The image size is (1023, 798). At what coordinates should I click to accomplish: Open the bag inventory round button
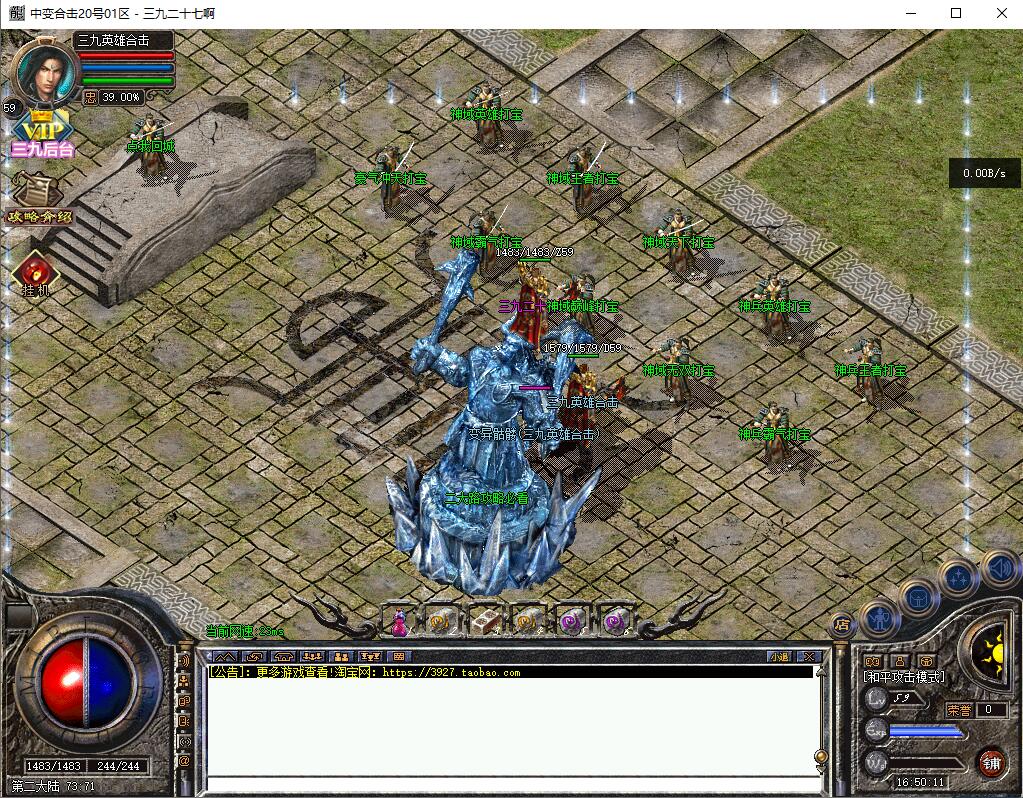[918, 598]
